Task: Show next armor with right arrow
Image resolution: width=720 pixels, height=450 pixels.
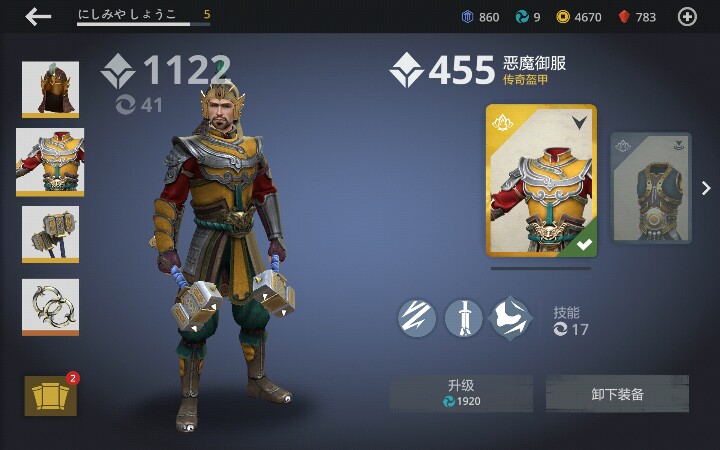Action: coord(706,188)
